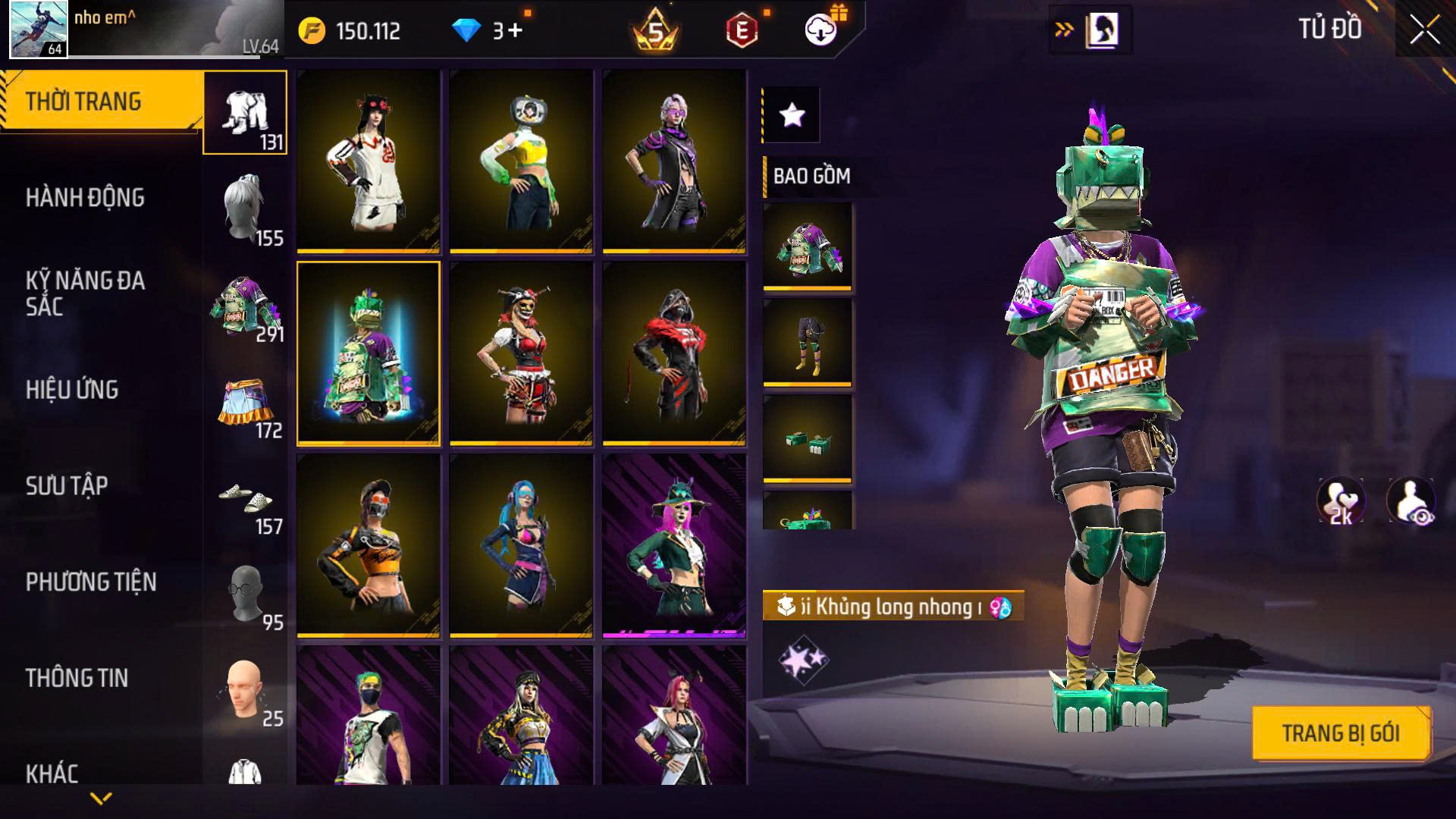
Task: Open the Hành Động category
Action: (85, 198)
